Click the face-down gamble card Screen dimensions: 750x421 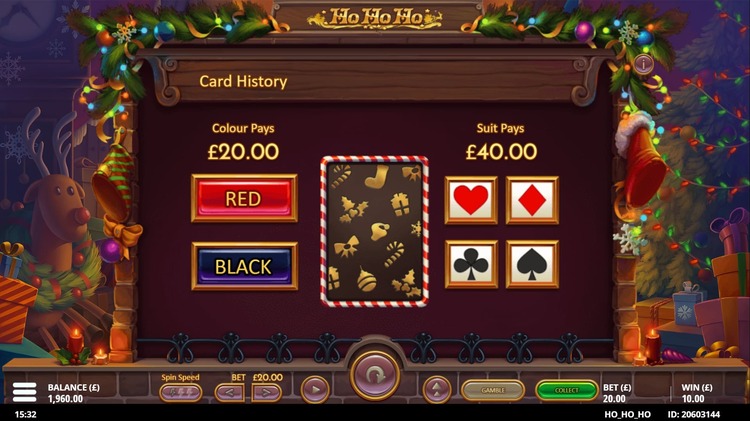pos(375,229)
